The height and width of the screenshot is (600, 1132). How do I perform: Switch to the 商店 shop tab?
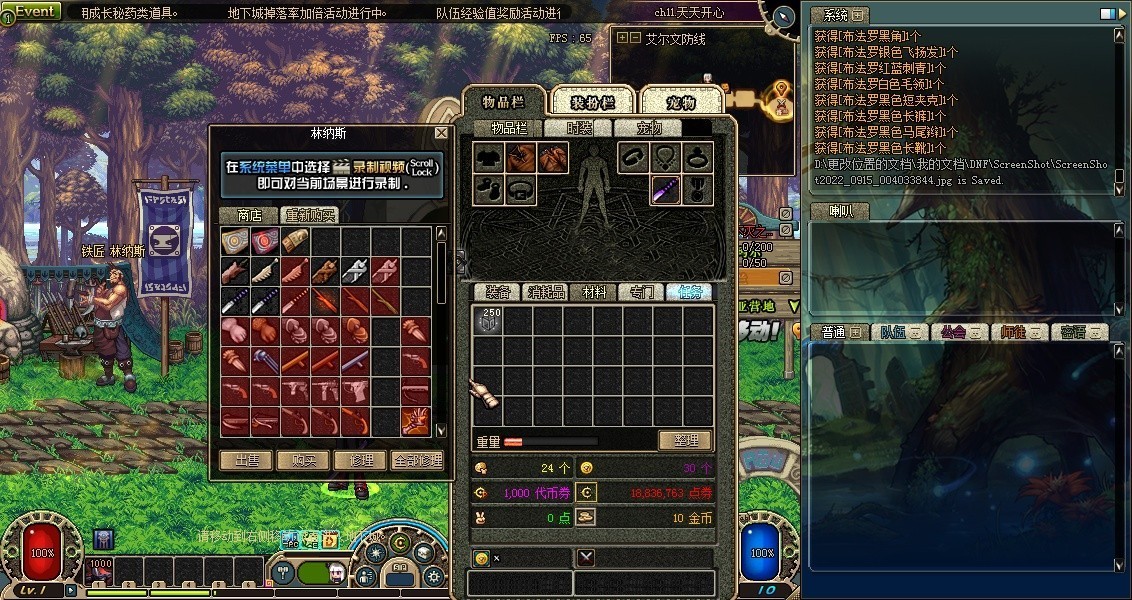(249, 215)
